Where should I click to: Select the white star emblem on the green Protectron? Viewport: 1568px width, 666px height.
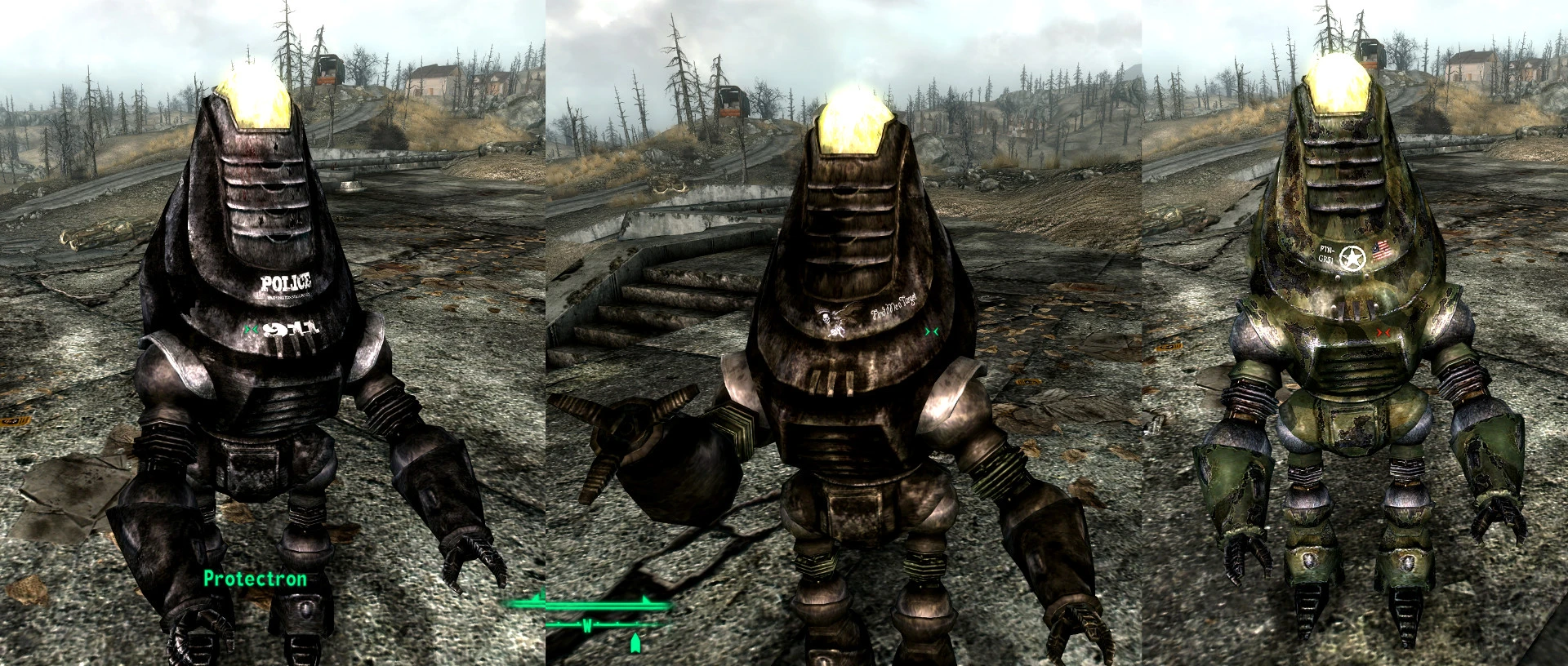[x=1352, y=257]
